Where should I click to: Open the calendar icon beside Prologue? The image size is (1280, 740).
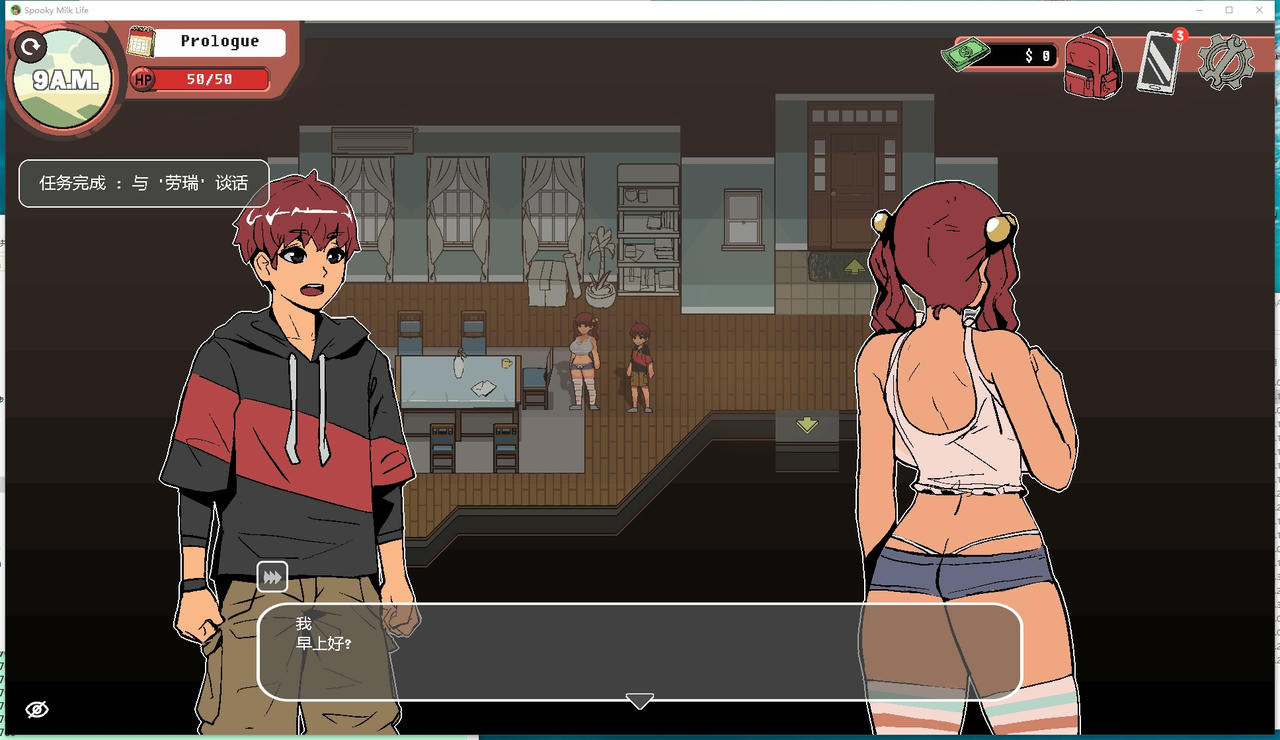143,42
